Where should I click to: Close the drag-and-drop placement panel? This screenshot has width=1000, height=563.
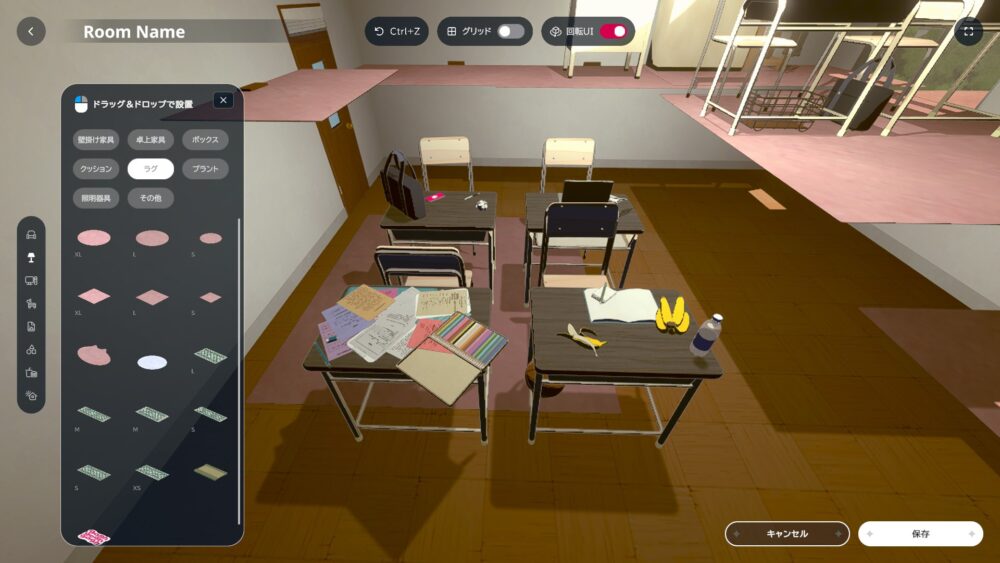(x=223, y=100)
